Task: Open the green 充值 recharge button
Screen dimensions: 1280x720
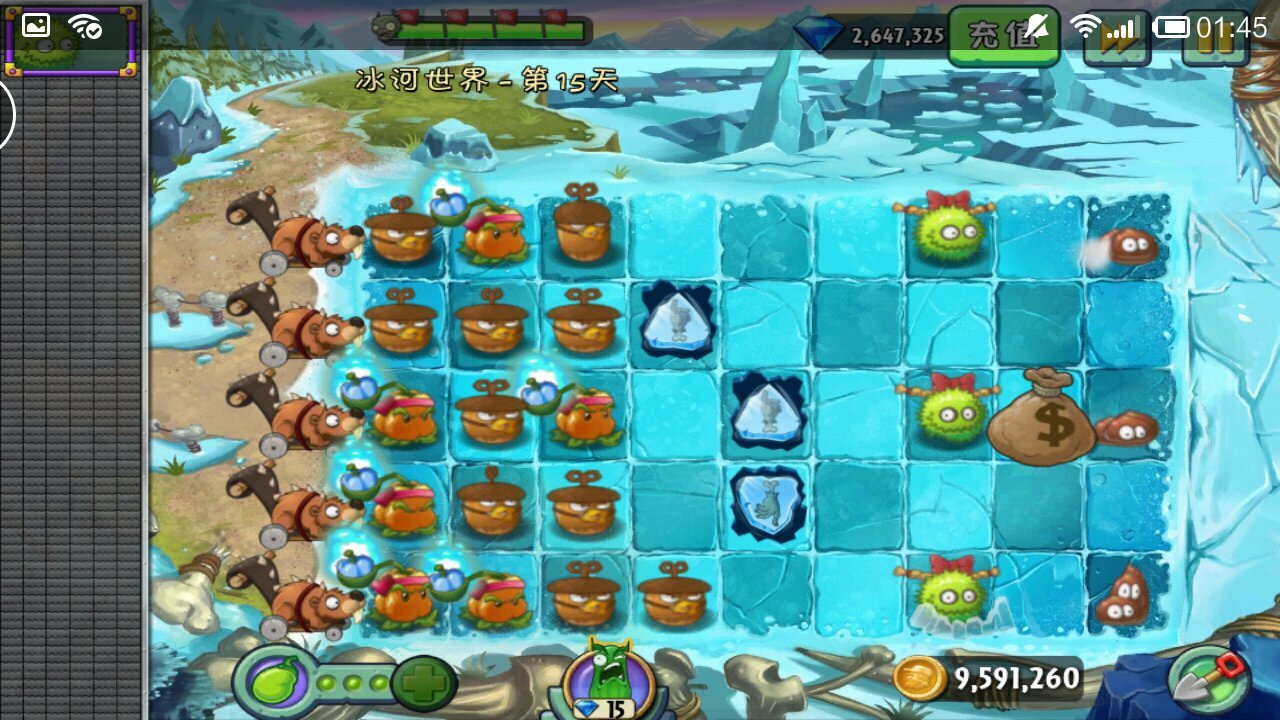Action: click(1002, 35)
